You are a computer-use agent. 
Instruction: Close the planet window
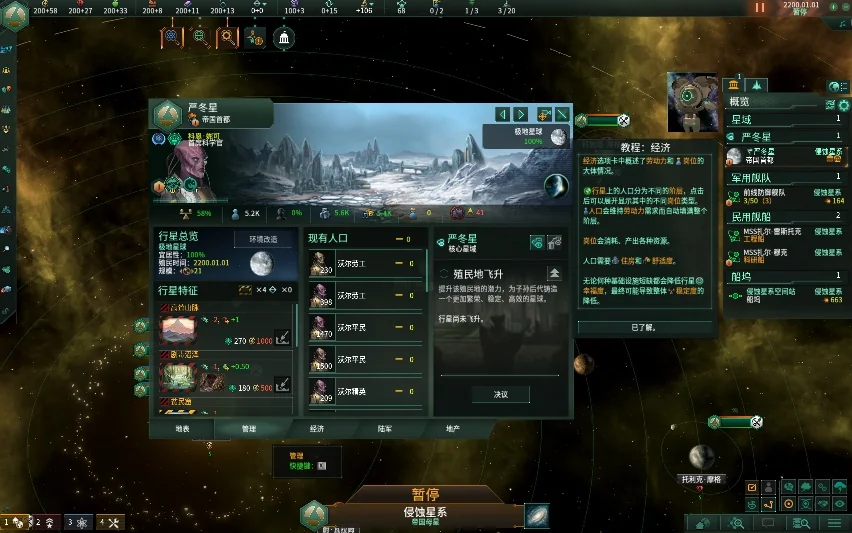563,114
